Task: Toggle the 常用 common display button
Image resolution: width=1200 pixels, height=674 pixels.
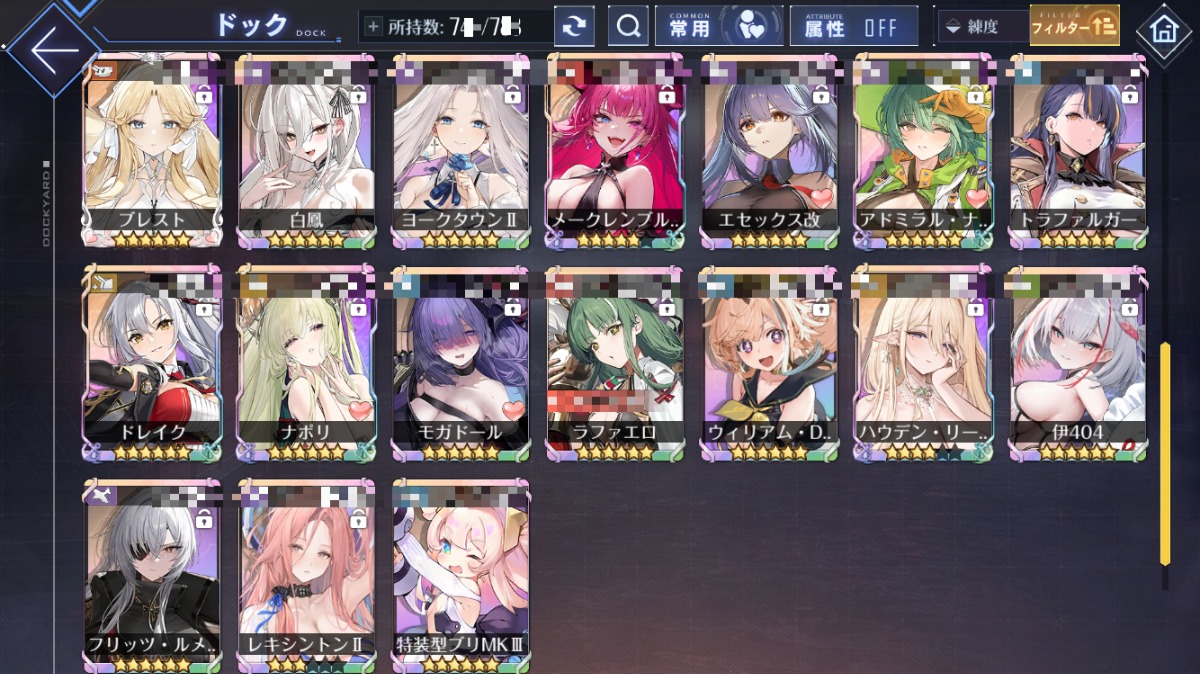Action: tap(718, 27)
